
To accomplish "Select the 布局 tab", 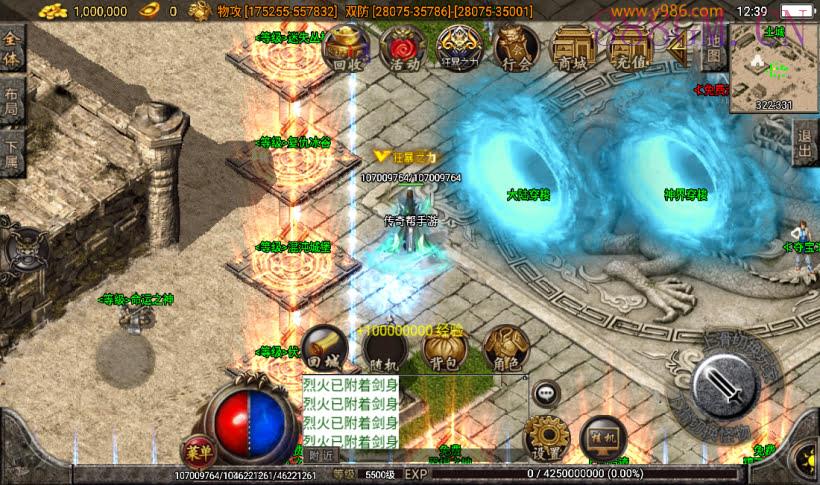I will [12, 100].
